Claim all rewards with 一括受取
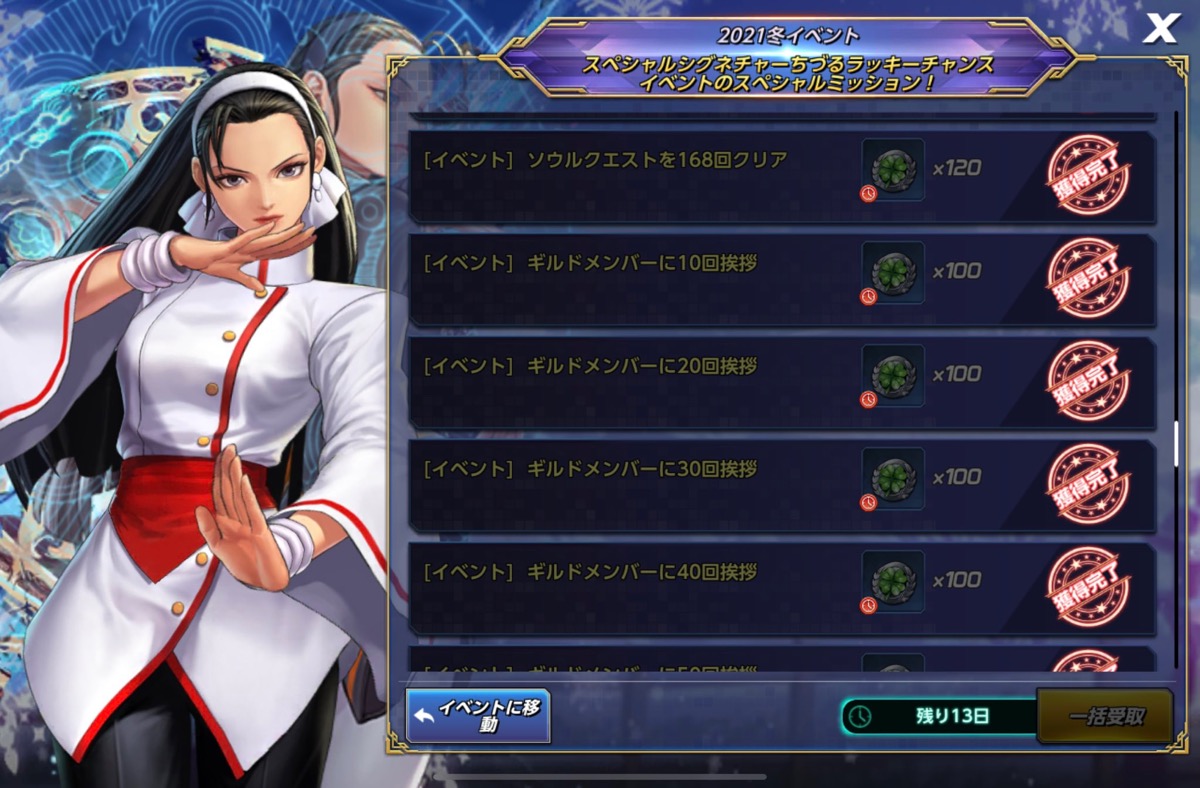Screen dimensions: 1200x788 1105,716
